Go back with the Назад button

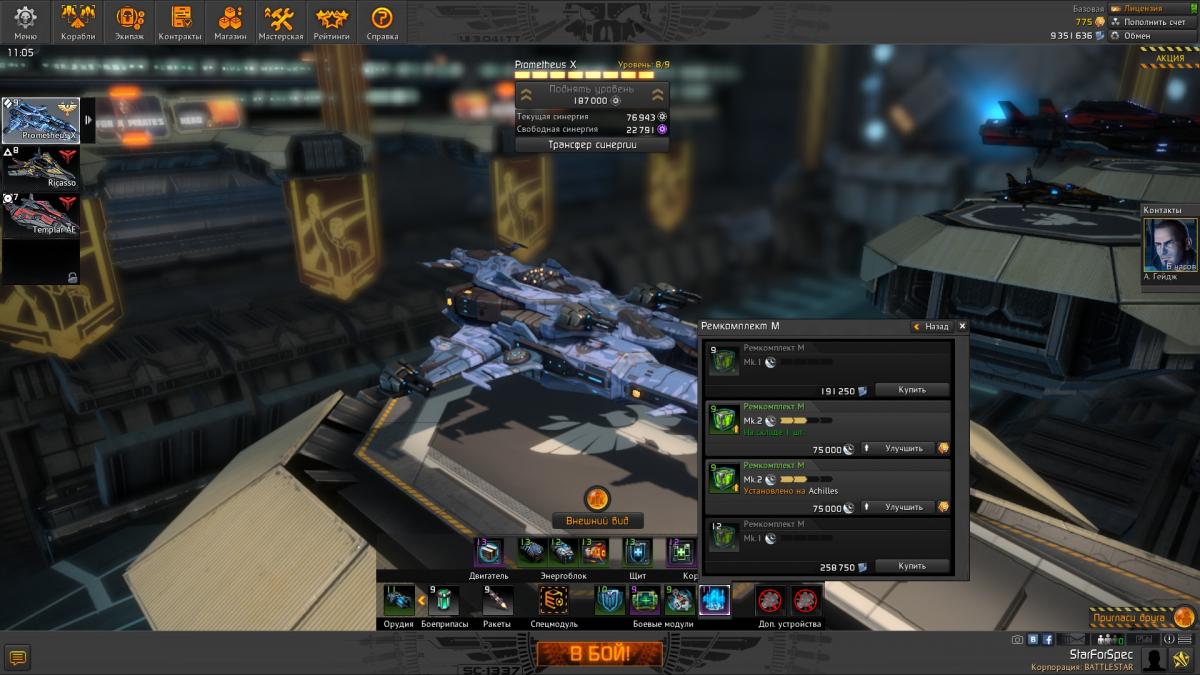(931, 326)
